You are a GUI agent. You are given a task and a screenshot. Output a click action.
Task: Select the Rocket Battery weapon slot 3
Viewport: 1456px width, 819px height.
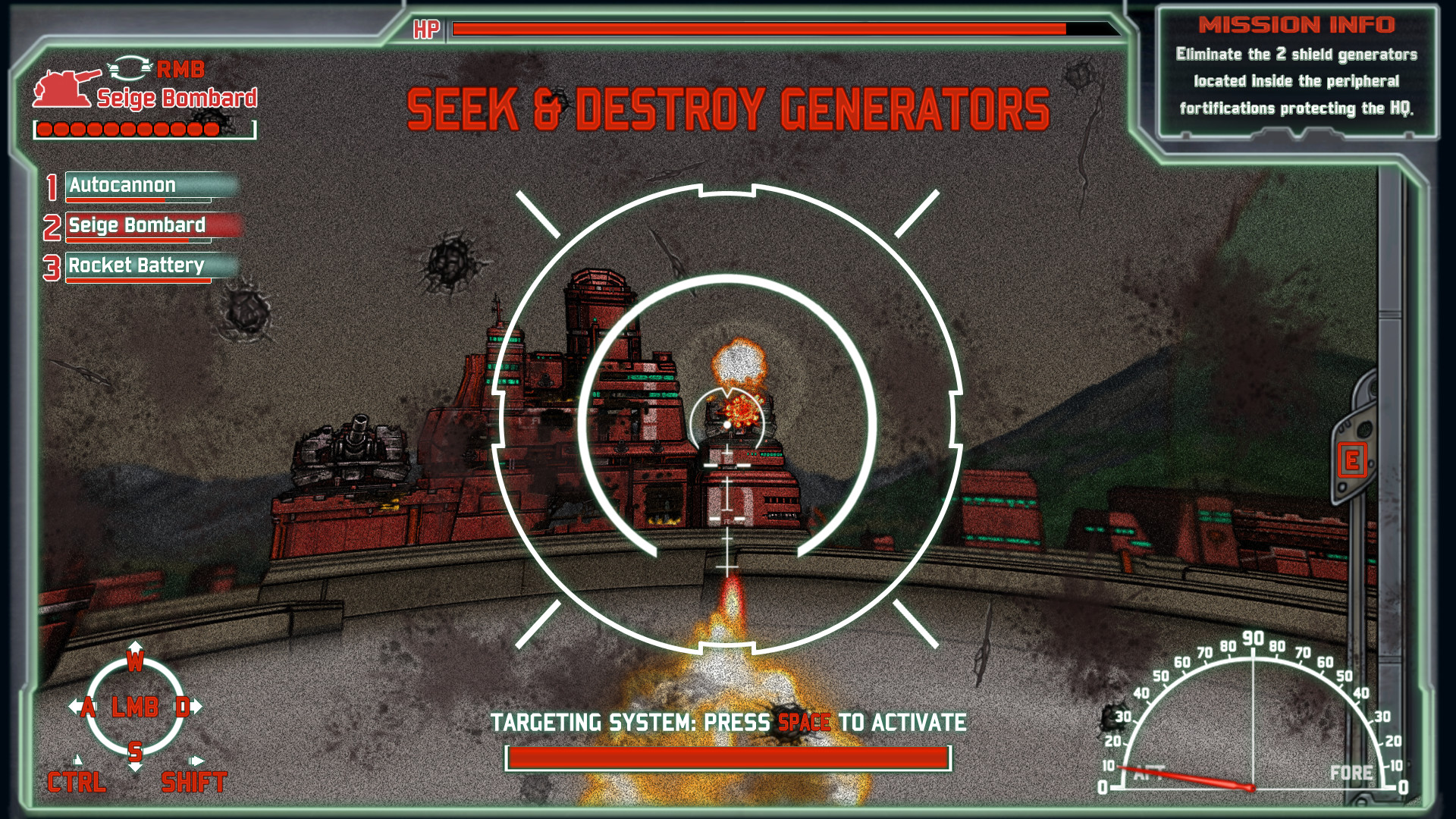[136, 266]
